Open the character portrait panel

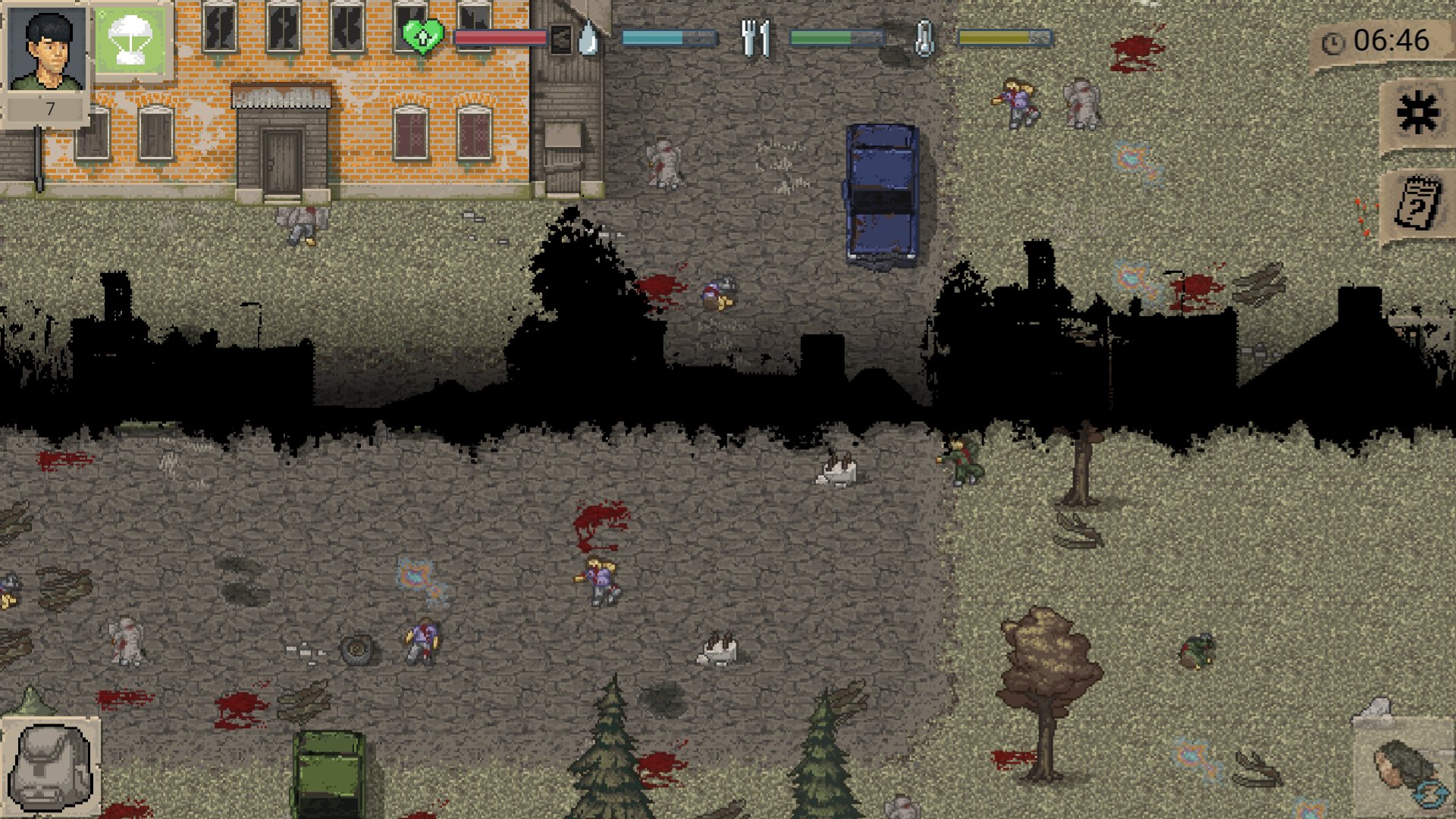click(x=46, y=49)
